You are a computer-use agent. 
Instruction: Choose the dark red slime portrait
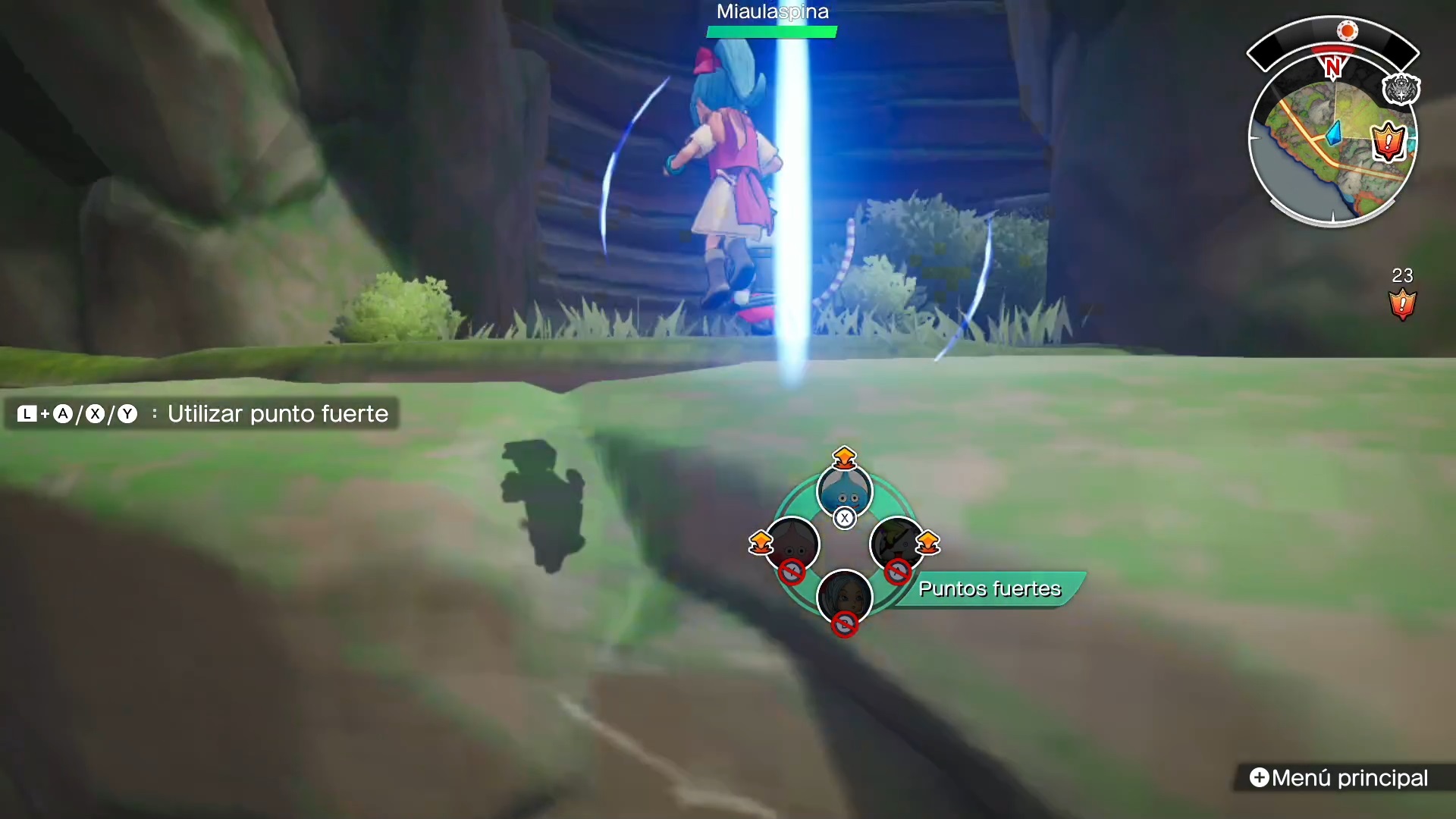(792, 543)
